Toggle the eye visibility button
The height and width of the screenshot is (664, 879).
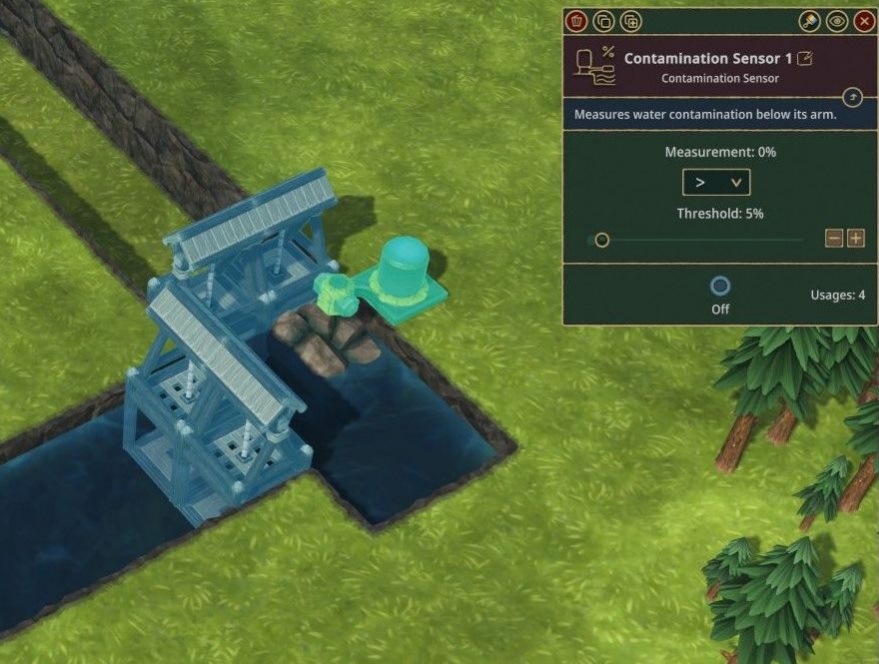pyautogui.click(x=837, y=21)
